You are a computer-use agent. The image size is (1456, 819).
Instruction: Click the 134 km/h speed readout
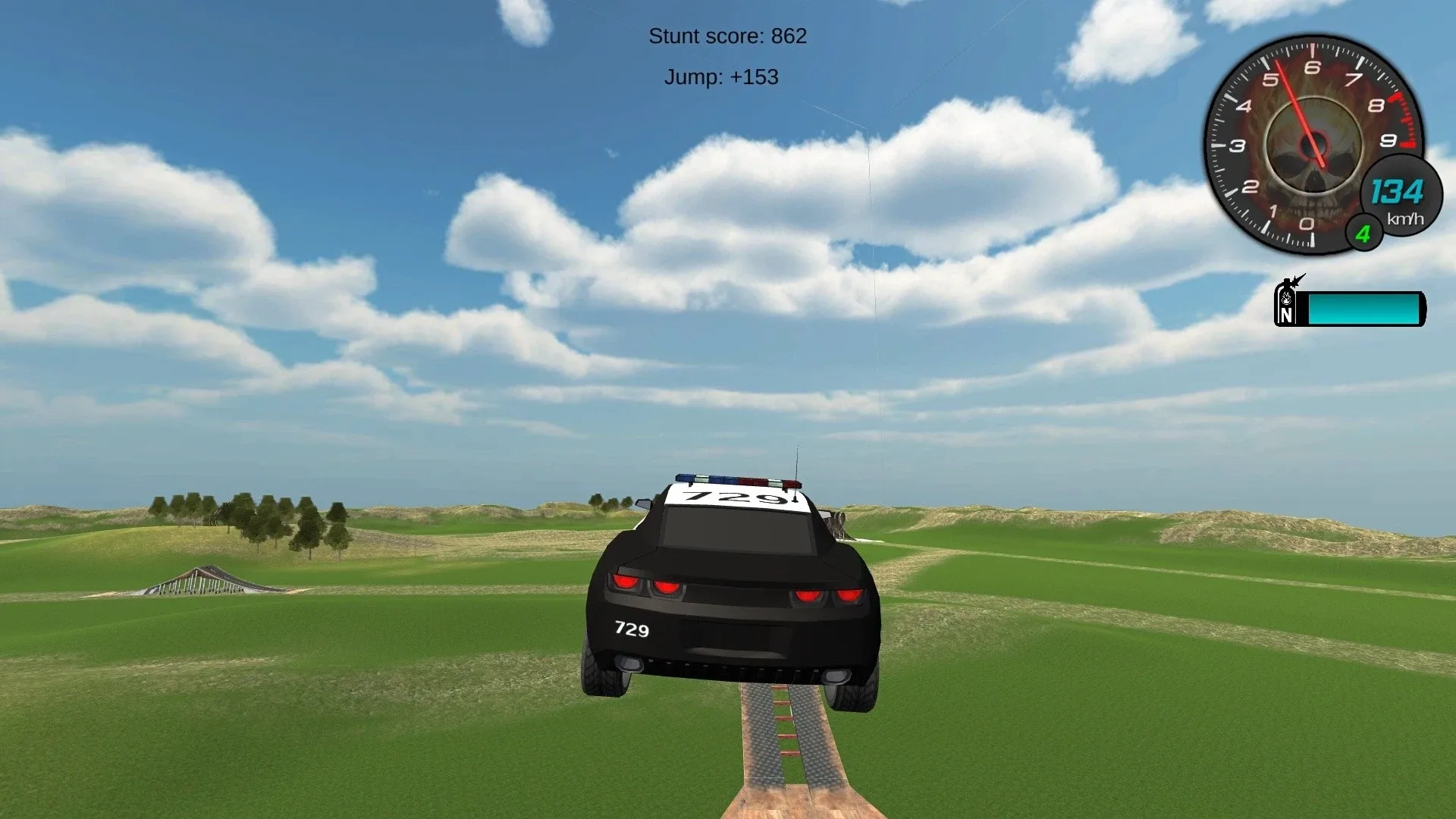(x=1399, y=193)
